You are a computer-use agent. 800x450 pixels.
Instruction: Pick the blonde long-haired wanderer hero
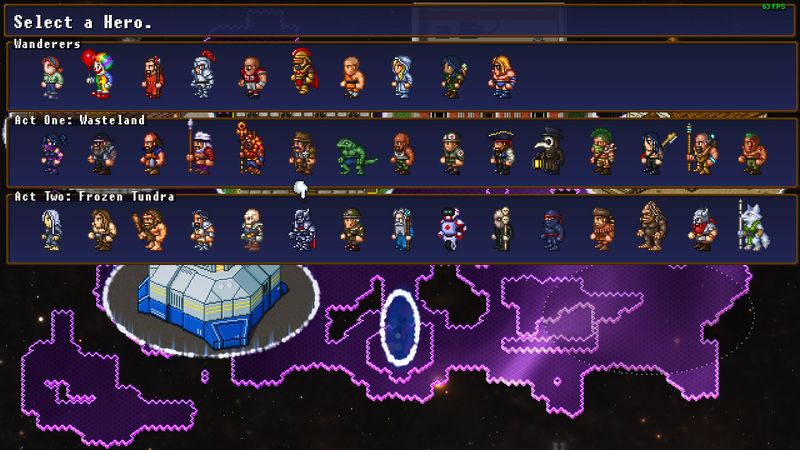click(x=501, y=77)
